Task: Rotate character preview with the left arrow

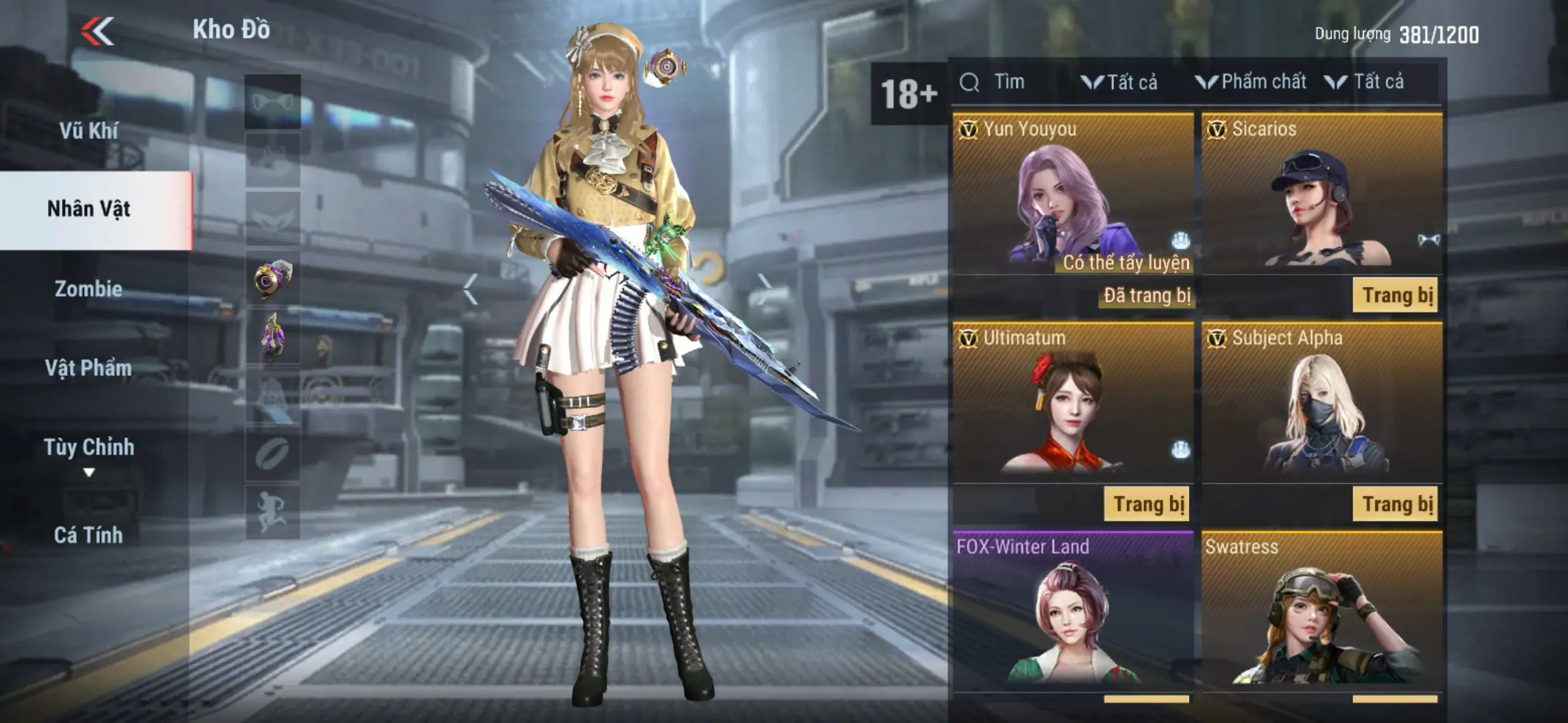Action: (x=471, y=288)
